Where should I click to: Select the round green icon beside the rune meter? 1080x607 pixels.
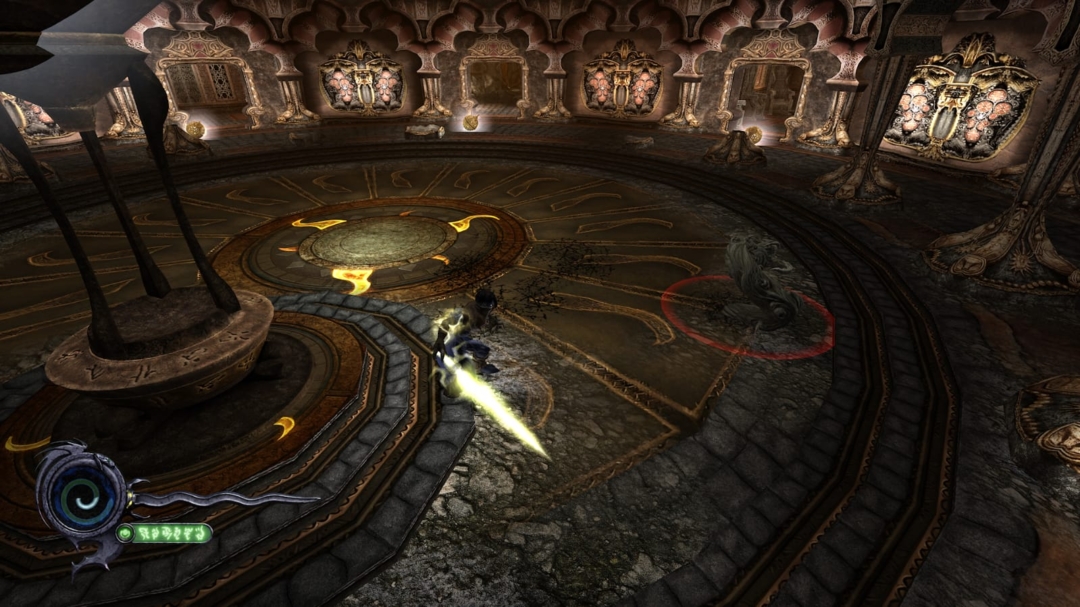[126, 533]
